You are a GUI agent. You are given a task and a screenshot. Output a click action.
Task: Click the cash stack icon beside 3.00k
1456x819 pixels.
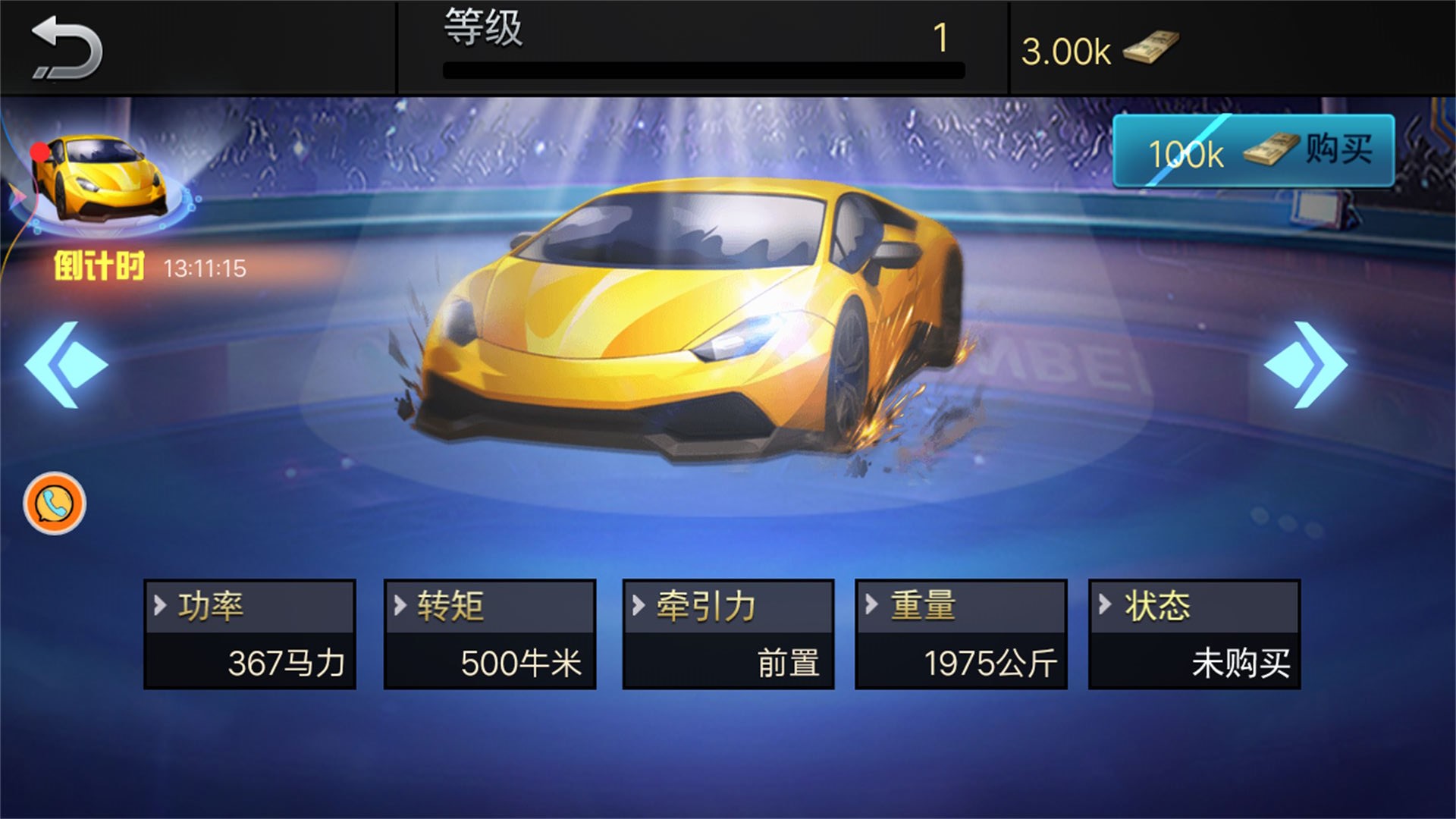pos(1153,48)
